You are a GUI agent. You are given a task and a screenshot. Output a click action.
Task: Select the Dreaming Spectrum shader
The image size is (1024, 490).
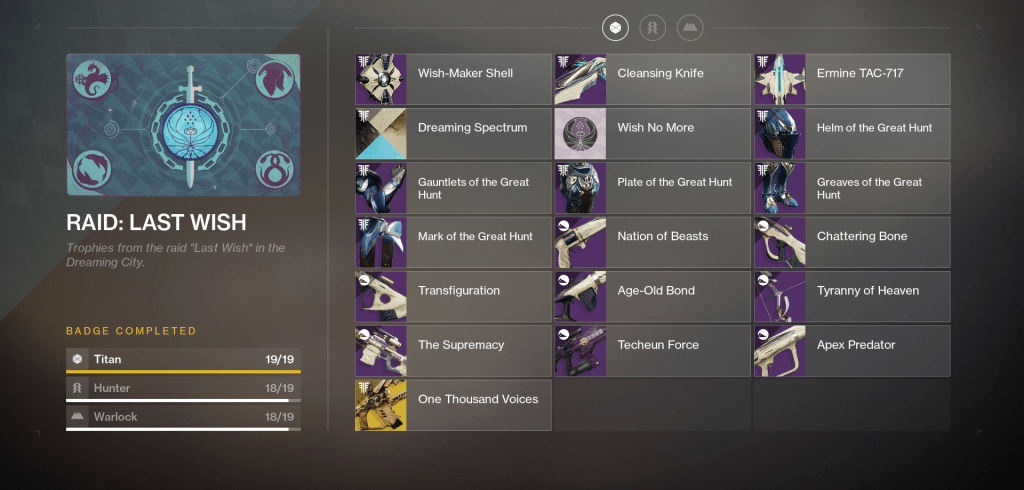(453, 134)
